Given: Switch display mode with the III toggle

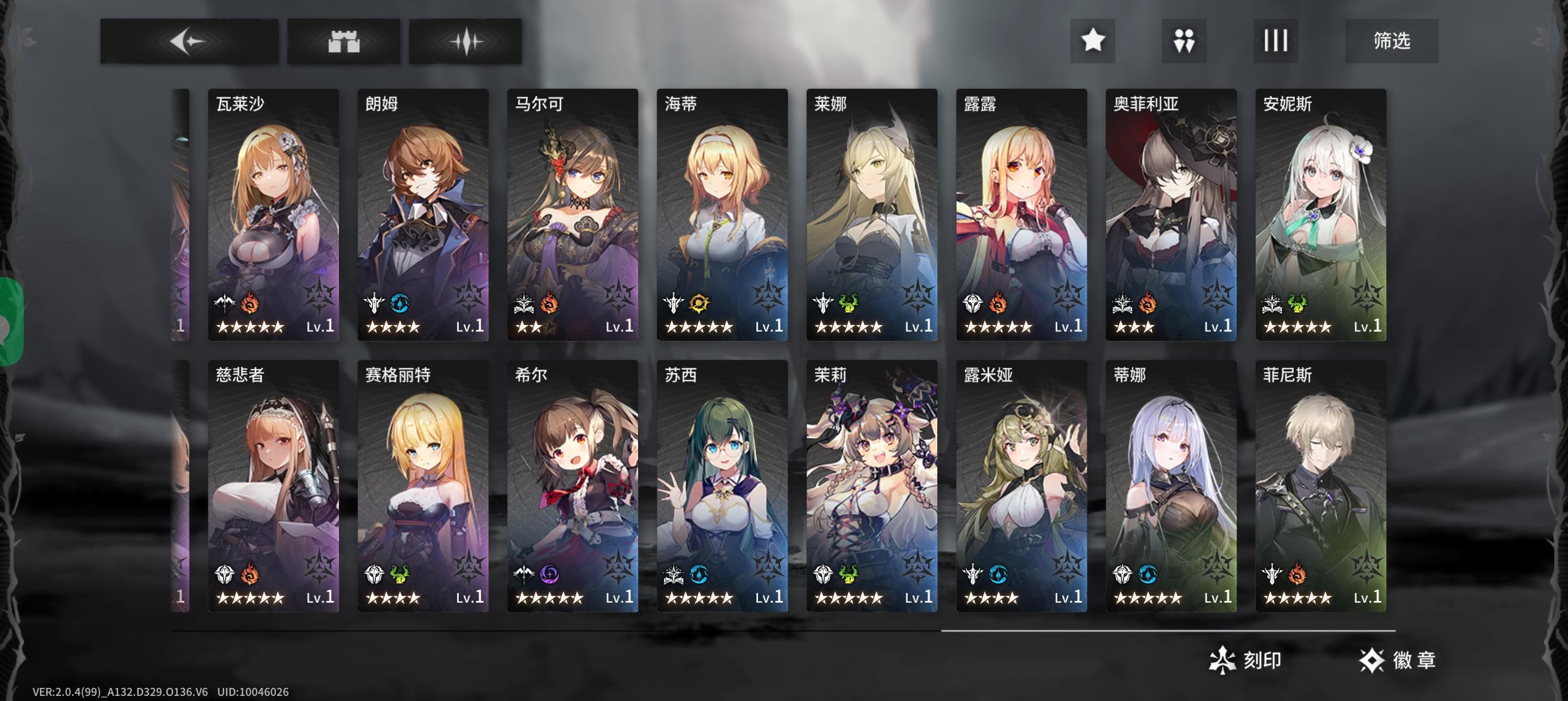Looking at the screenshot, I should pos(1276,41).
